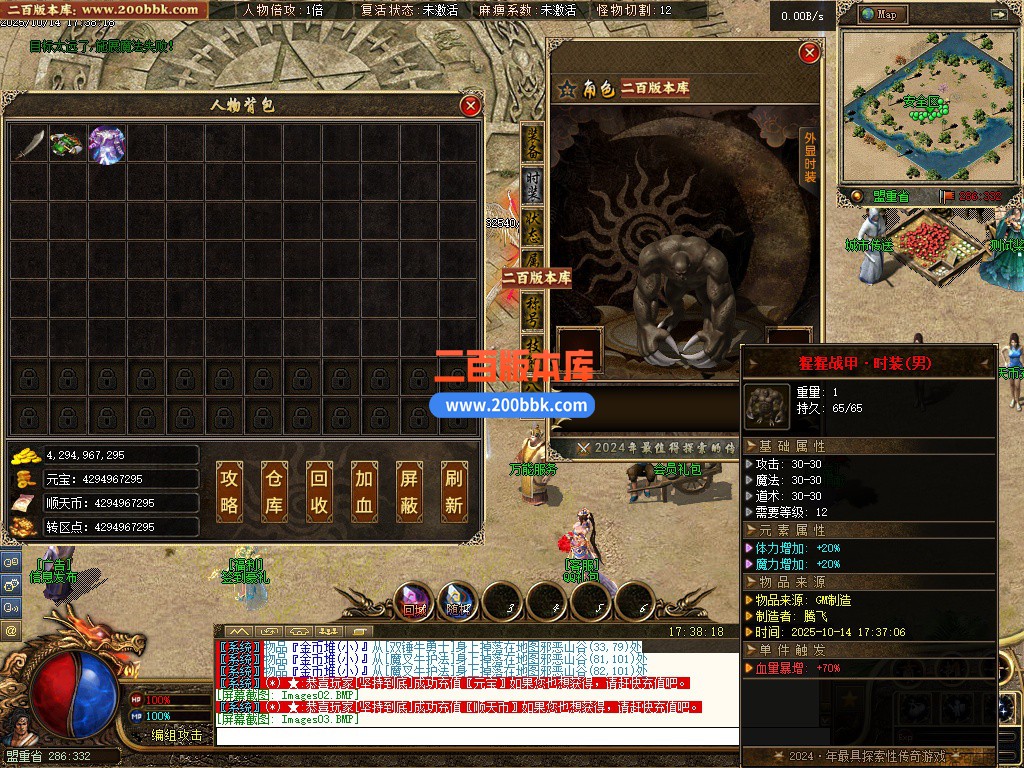Image resolution: width=1024 pixels, height=768 pixels.
Task: Toggle the 外显时装 costume display
Action: pos(810,158)
